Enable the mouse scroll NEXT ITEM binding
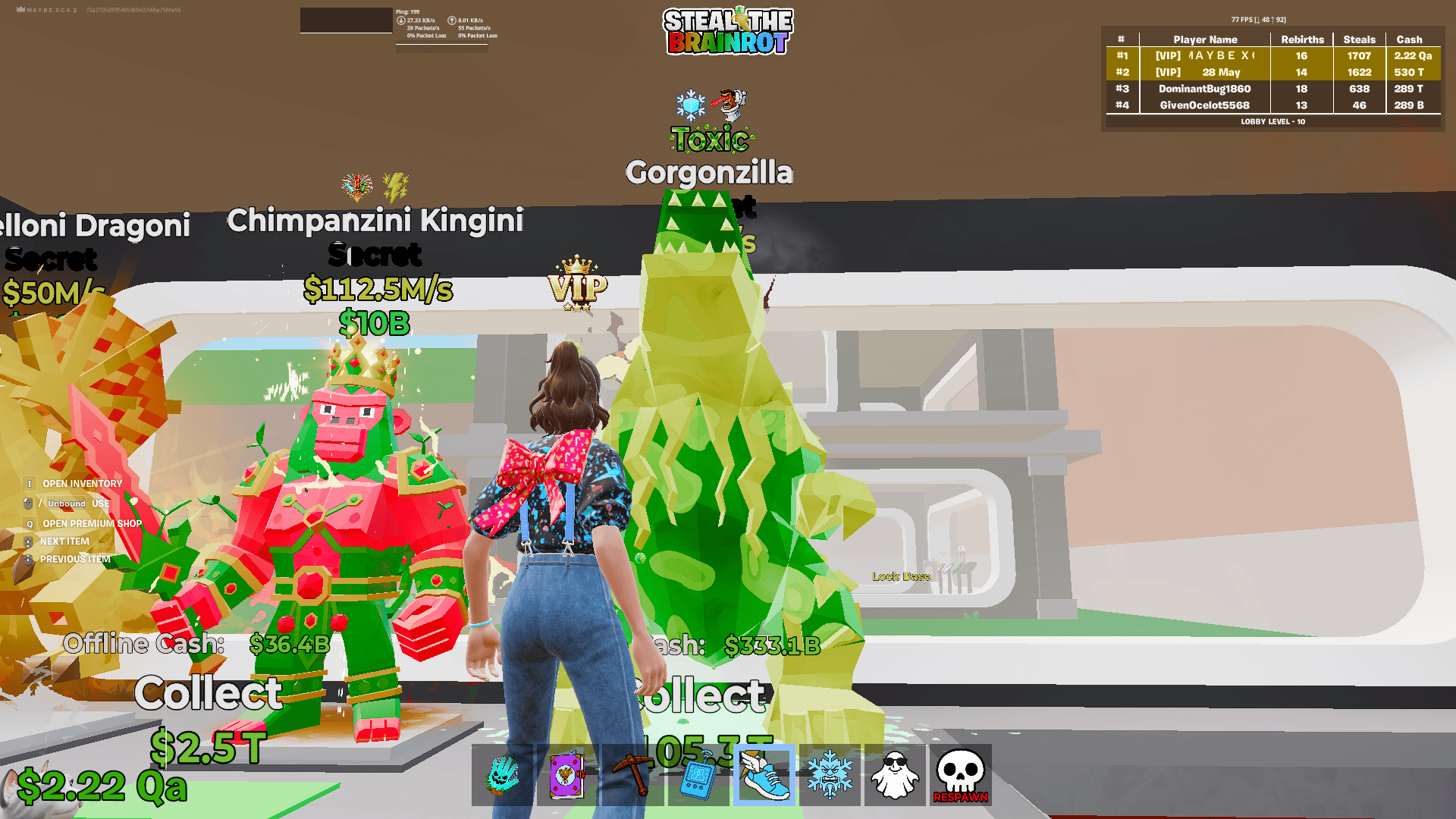This screenshot has height=819, width=1456. point(64,541)
